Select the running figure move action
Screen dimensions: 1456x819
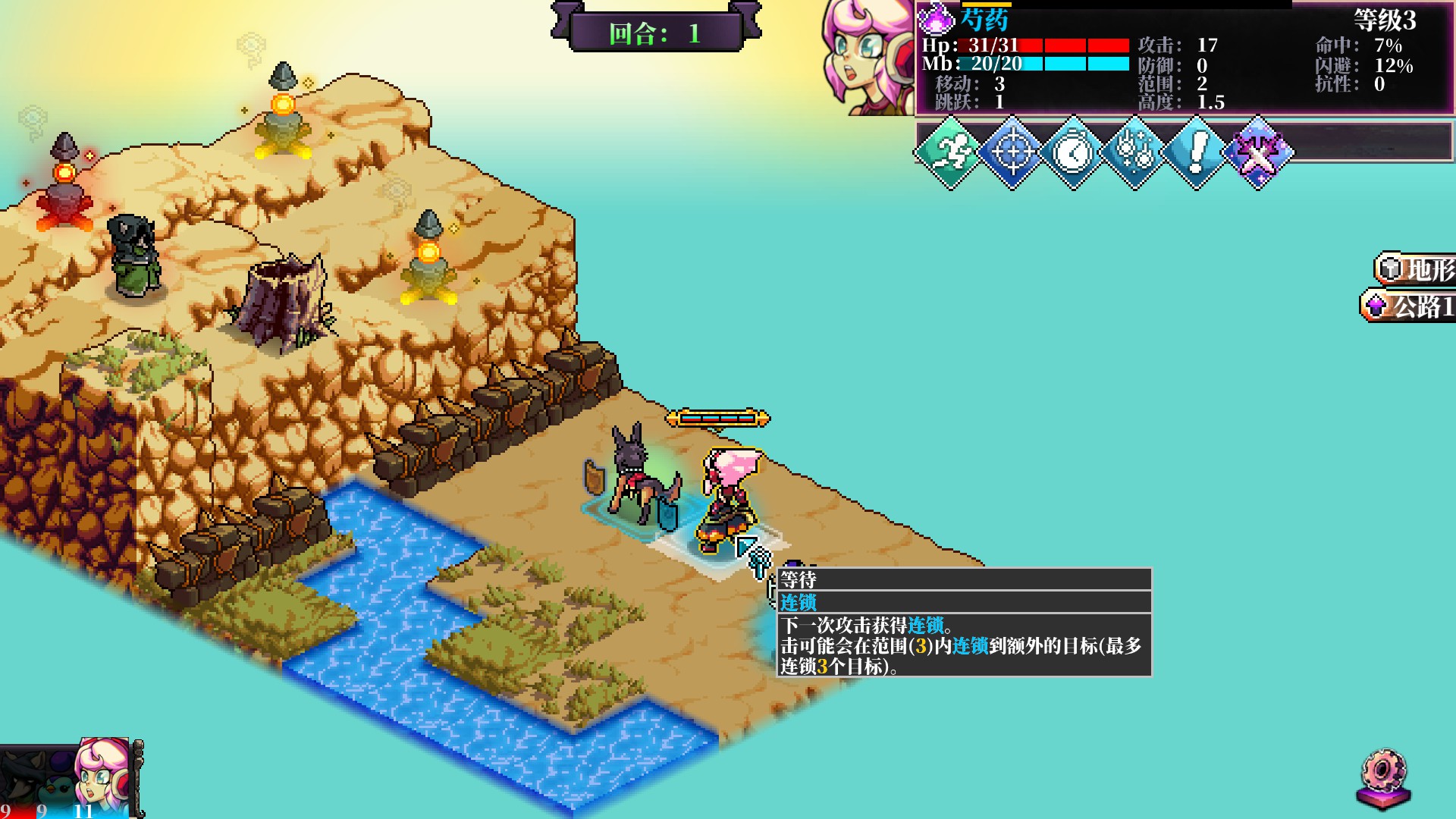coord(950,152)
